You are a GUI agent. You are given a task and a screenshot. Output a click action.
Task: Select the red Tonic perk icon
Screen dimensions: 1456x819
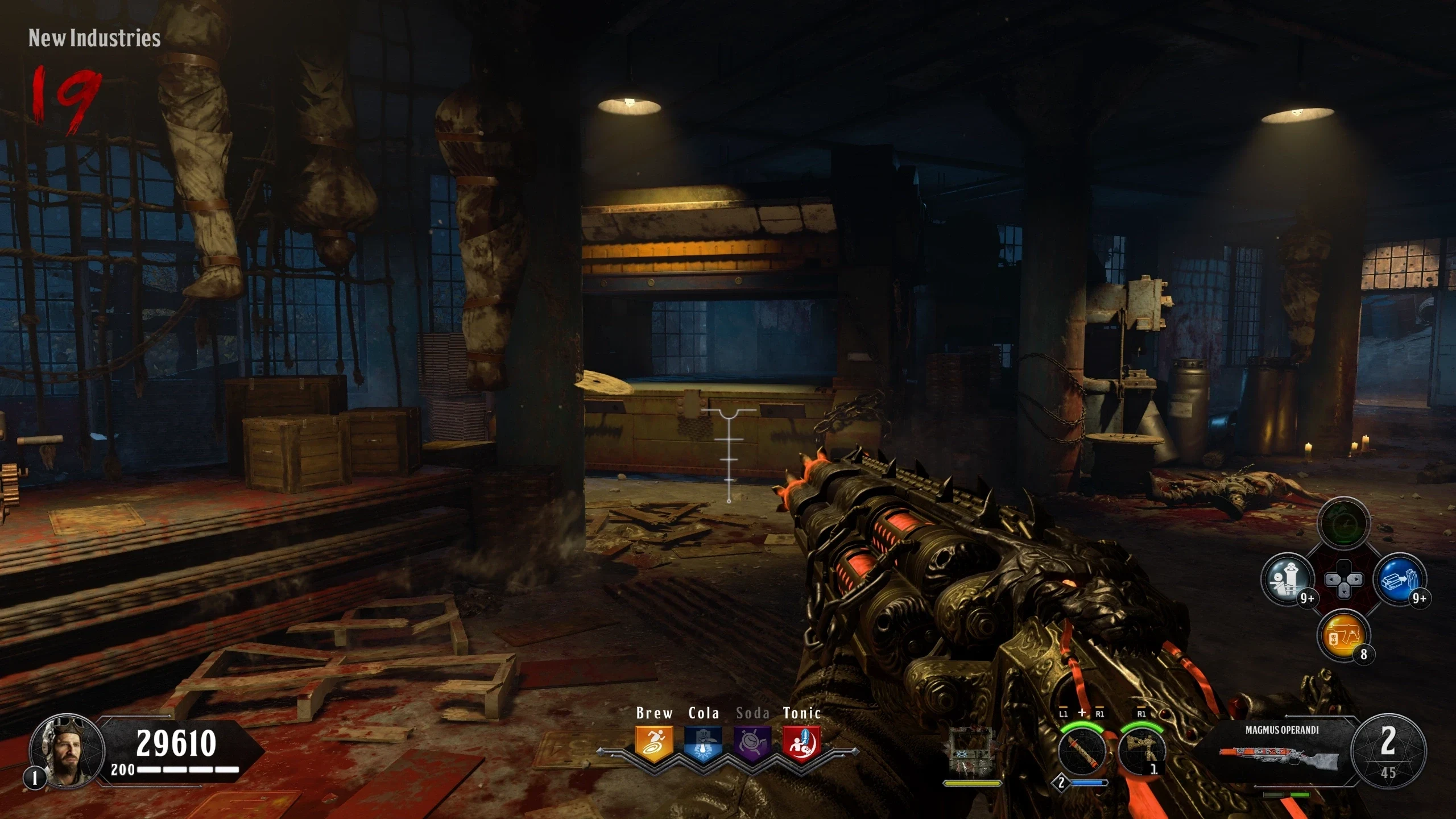click(802, 743)
